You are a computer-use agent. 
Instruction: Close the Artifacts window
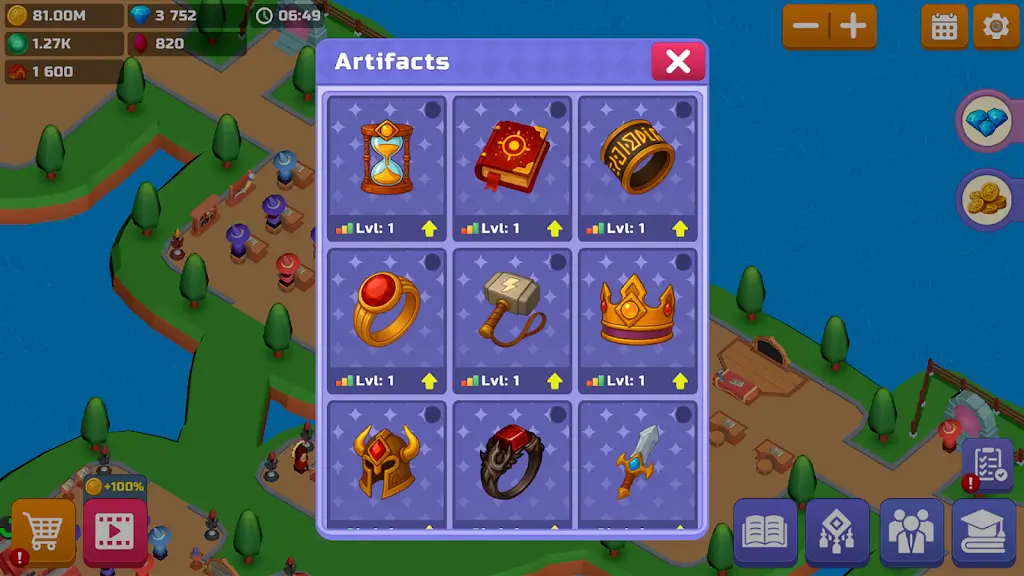click(678, 62)
